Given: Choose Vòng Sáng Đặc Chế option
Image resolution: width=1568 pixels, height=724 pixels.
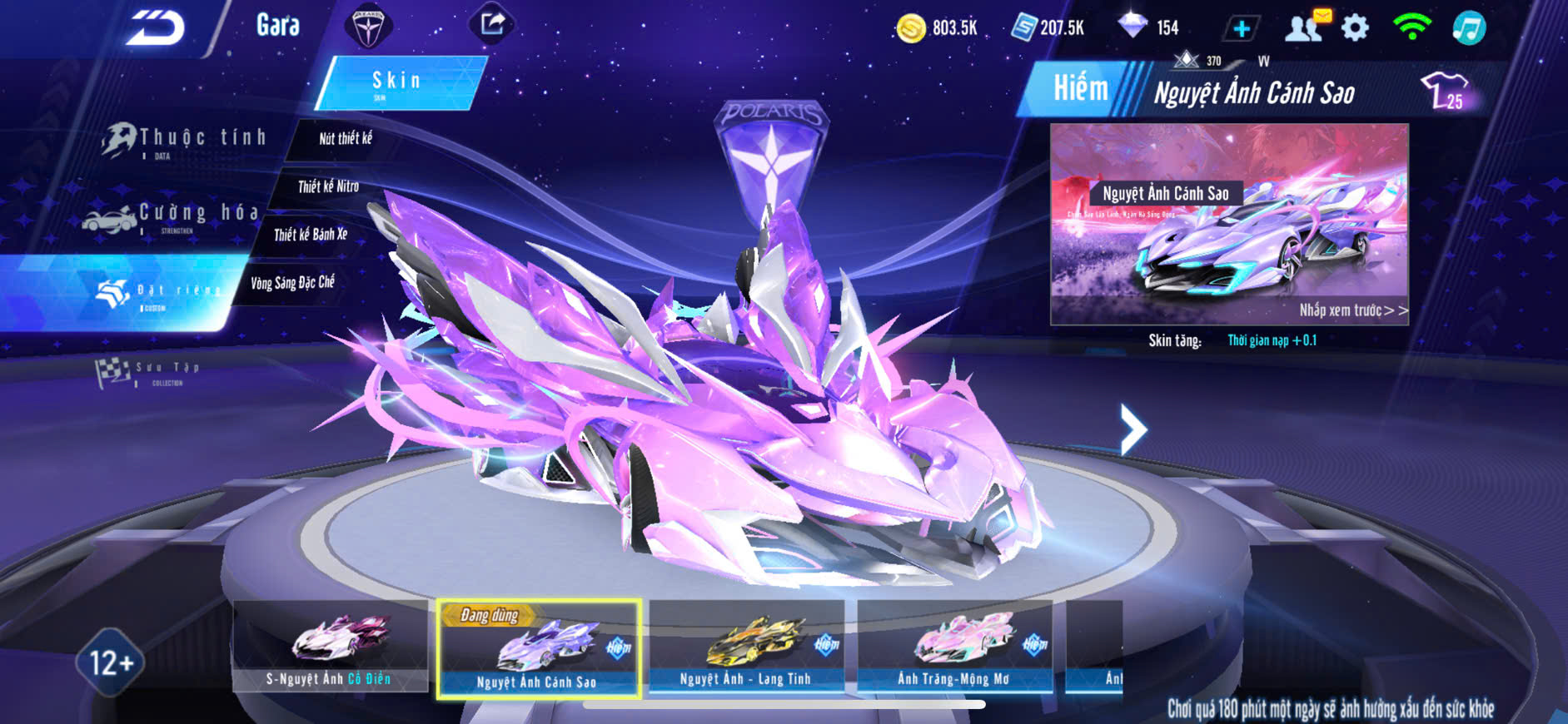Looking at the screenshot, I should point(292,283).
